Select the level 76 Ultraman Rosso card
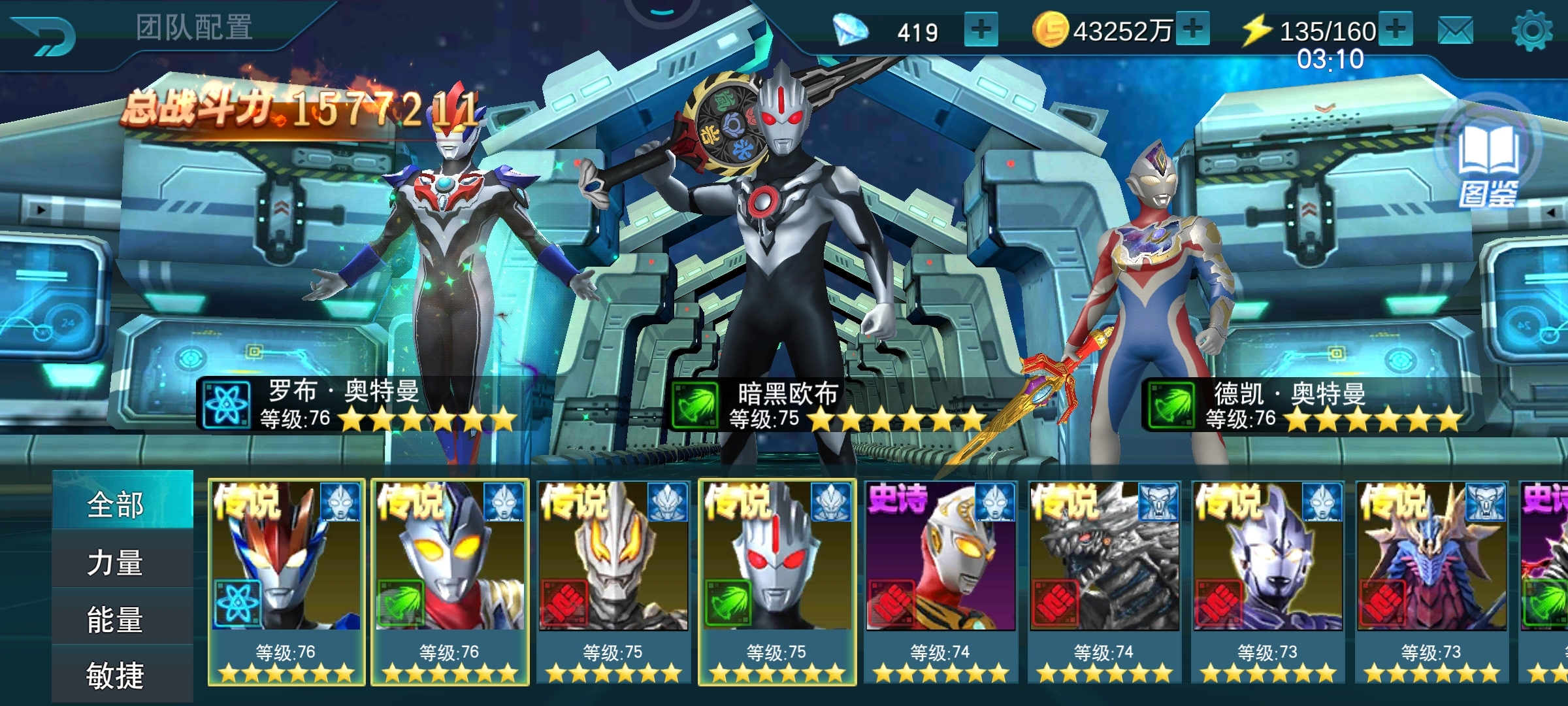This screenshot has height=706, width=1568. click(286, 582)
